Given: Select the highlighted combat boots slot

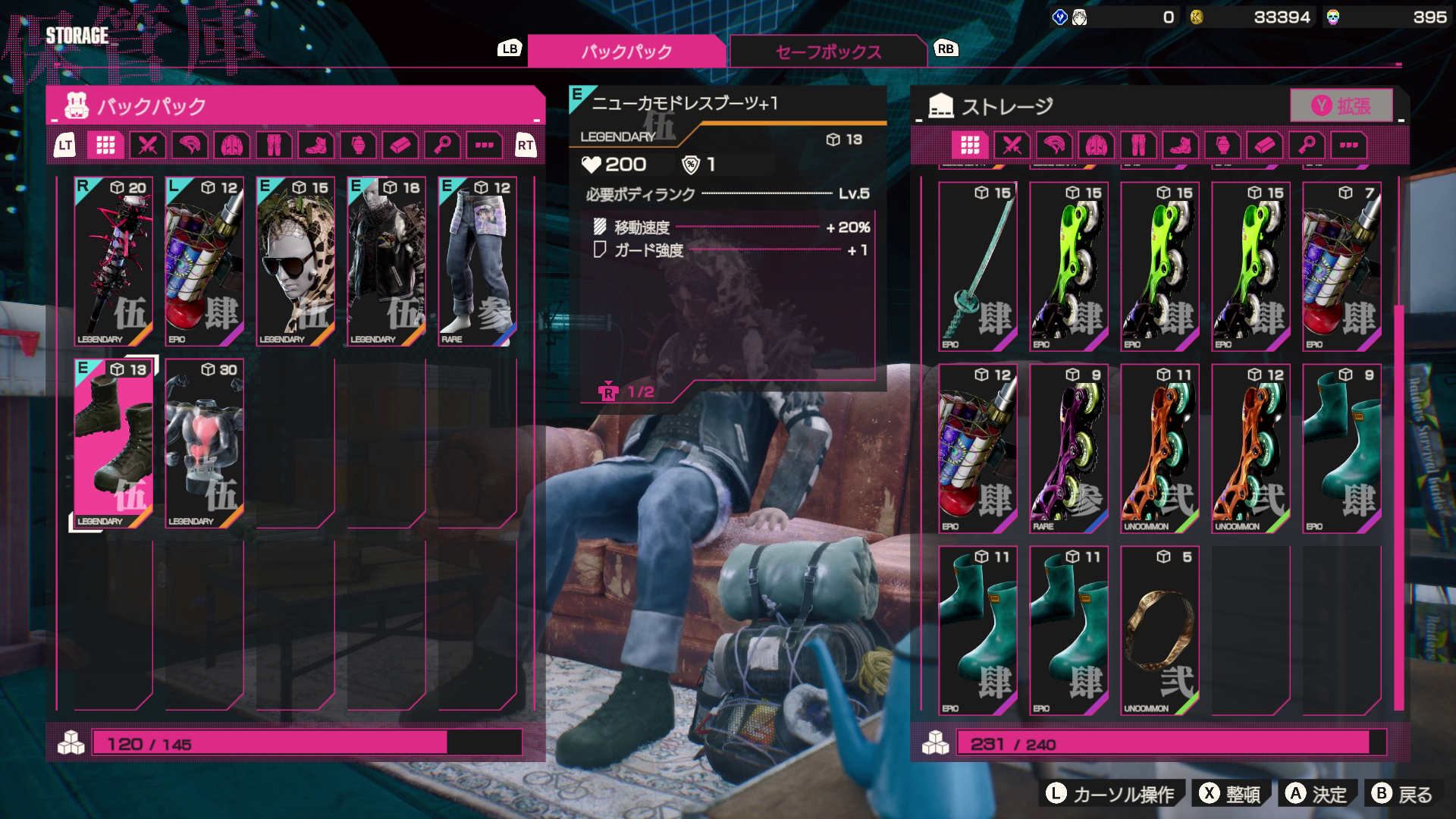Looking at the screenshot, I should coord(114,444).
